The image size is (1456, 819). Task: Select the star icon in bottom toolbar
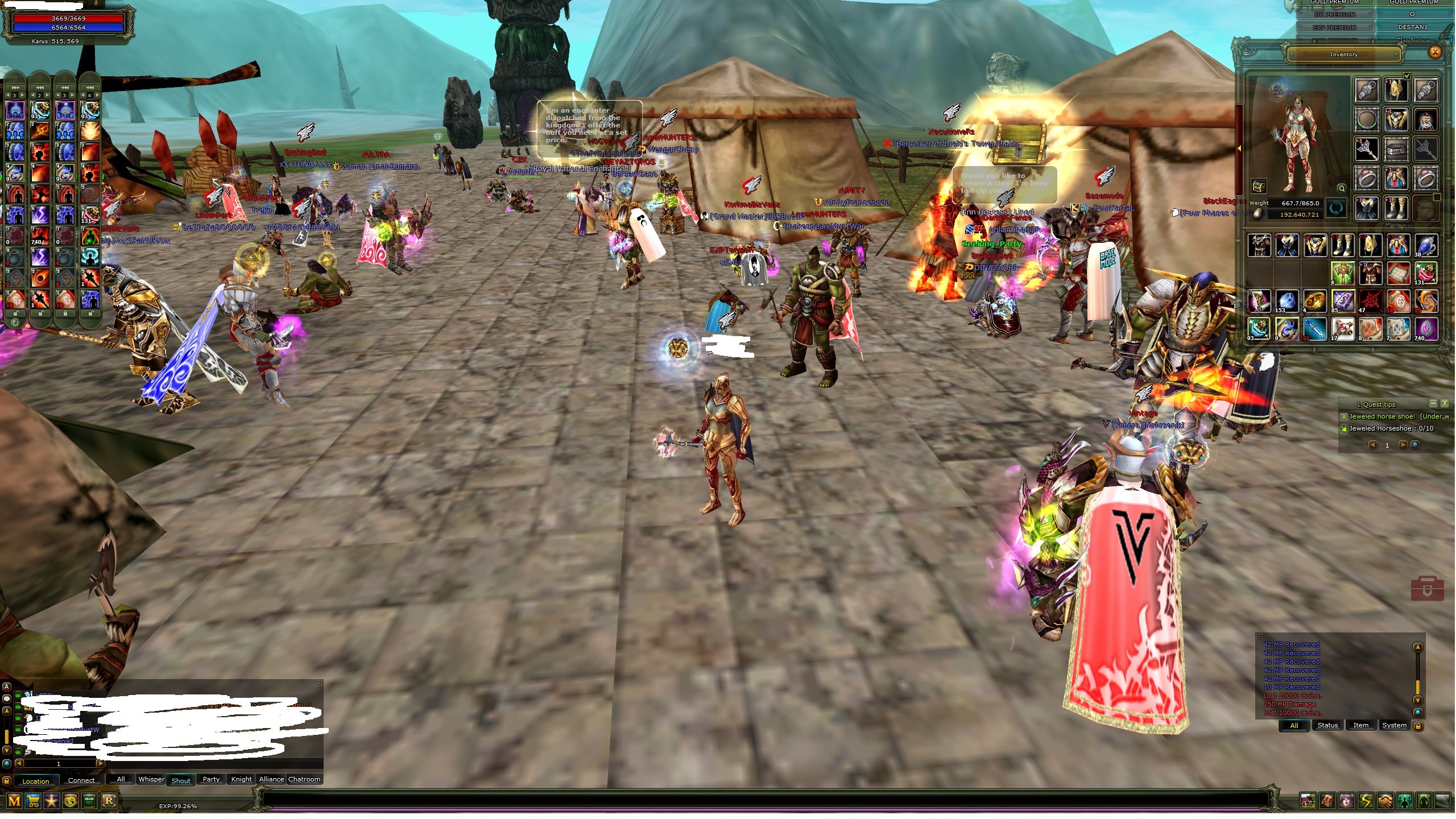pos(52,802)
